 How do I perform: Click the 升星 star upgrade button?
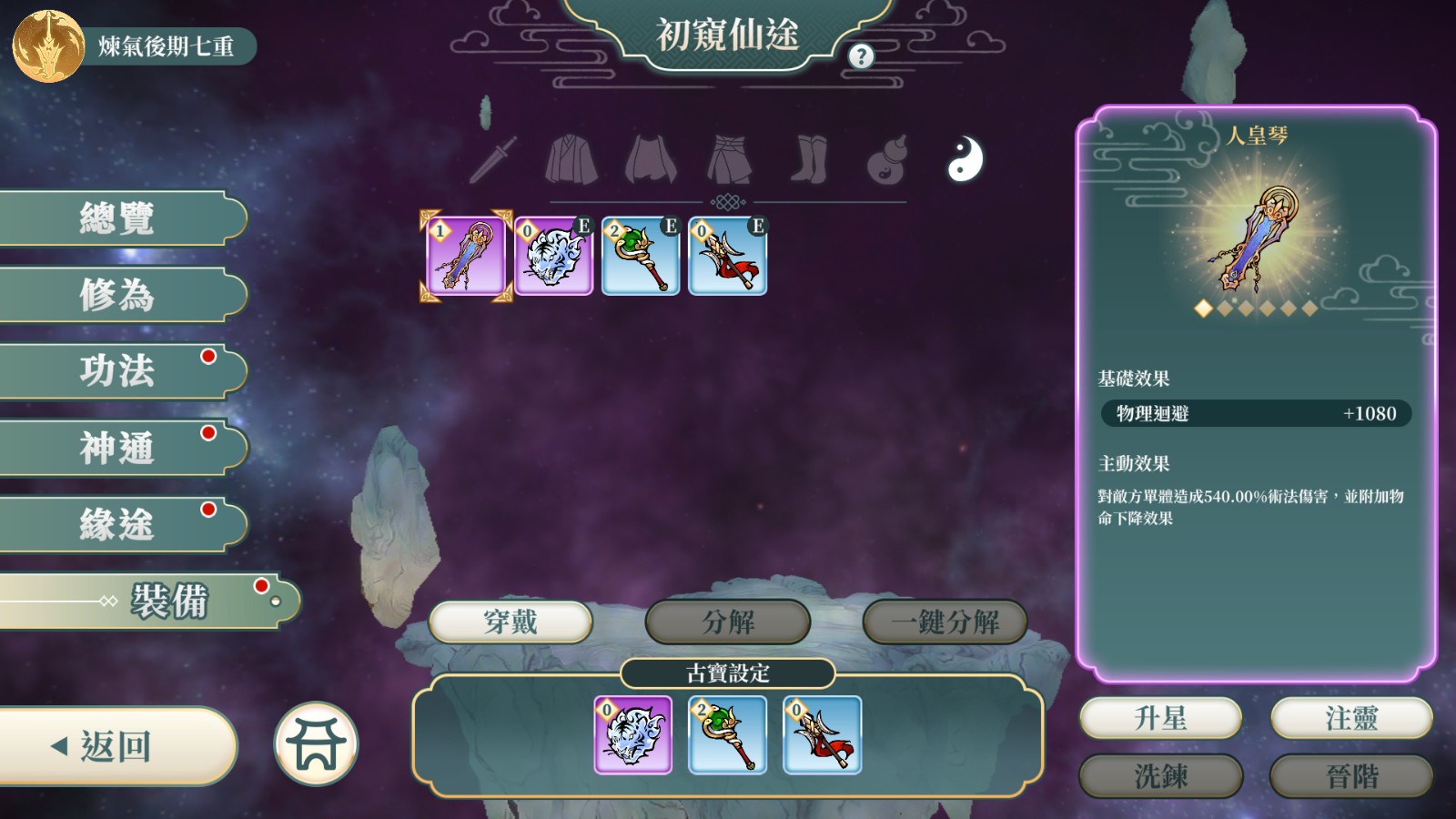click(x=1160, y=719)
